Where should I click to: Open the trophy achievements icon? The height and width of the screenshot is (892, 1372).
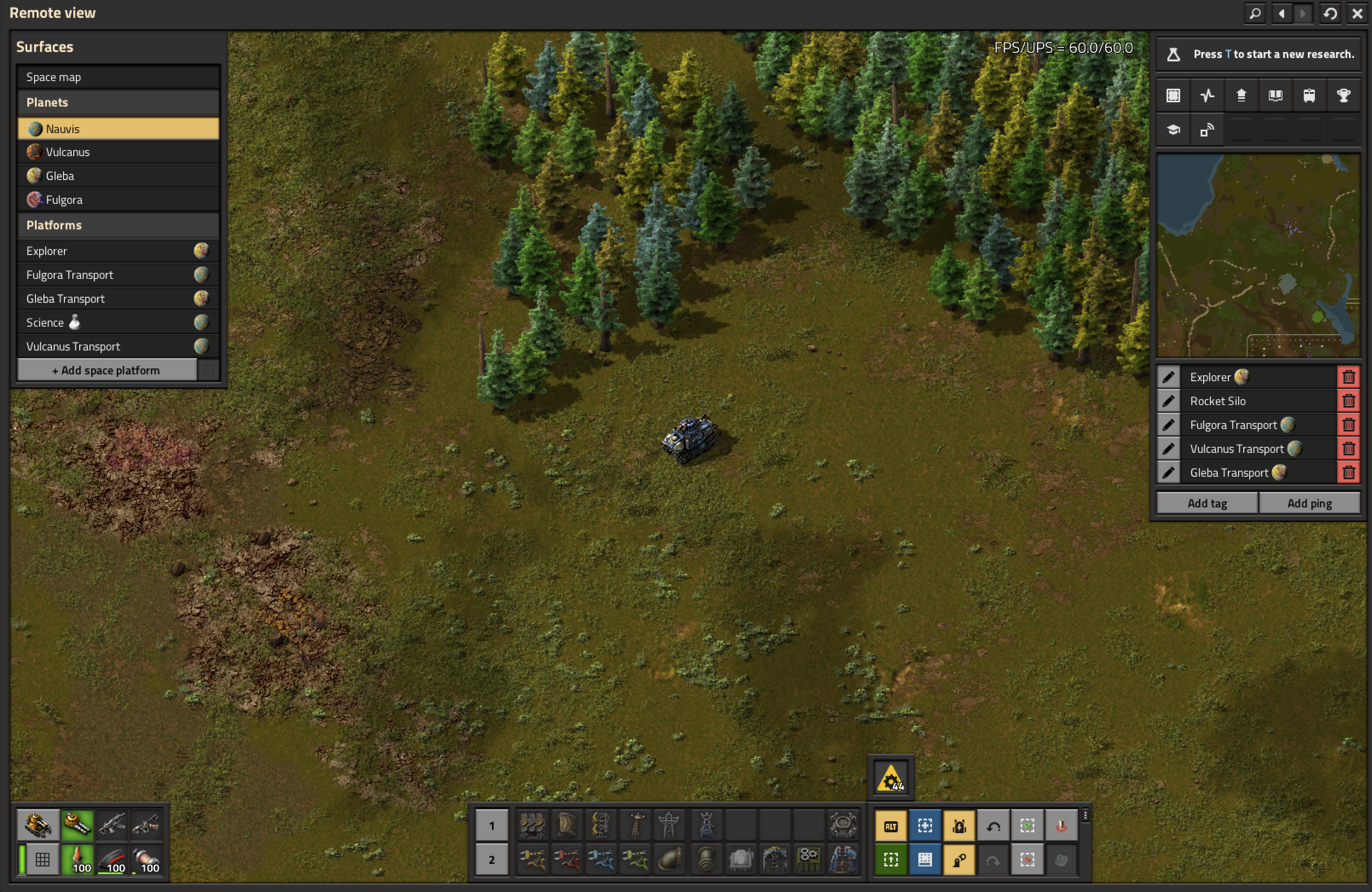(1343, 96)
